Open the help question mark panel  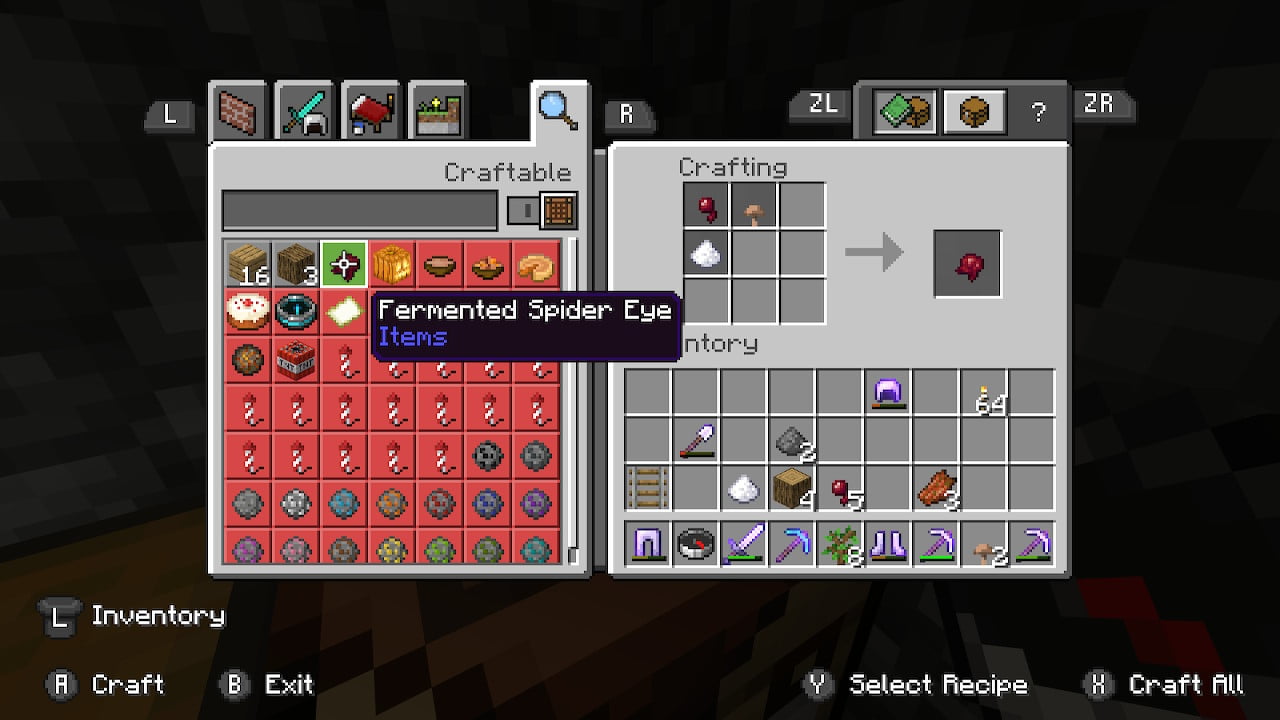pos(1040,111)
